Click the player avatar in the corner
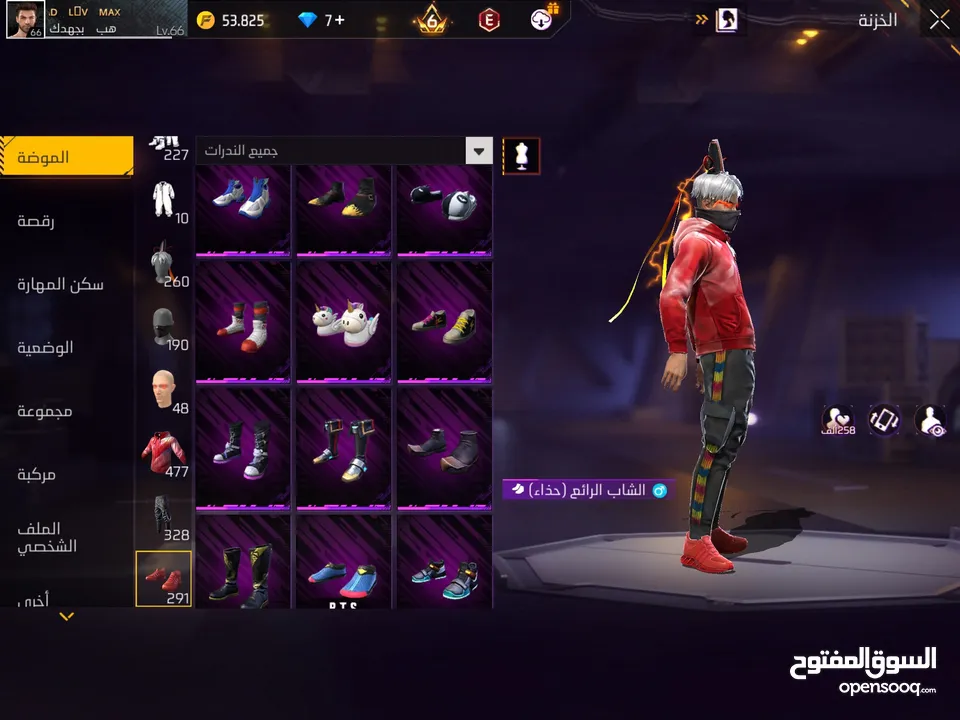This screenshot has width=960, height=720. (25, 19)
